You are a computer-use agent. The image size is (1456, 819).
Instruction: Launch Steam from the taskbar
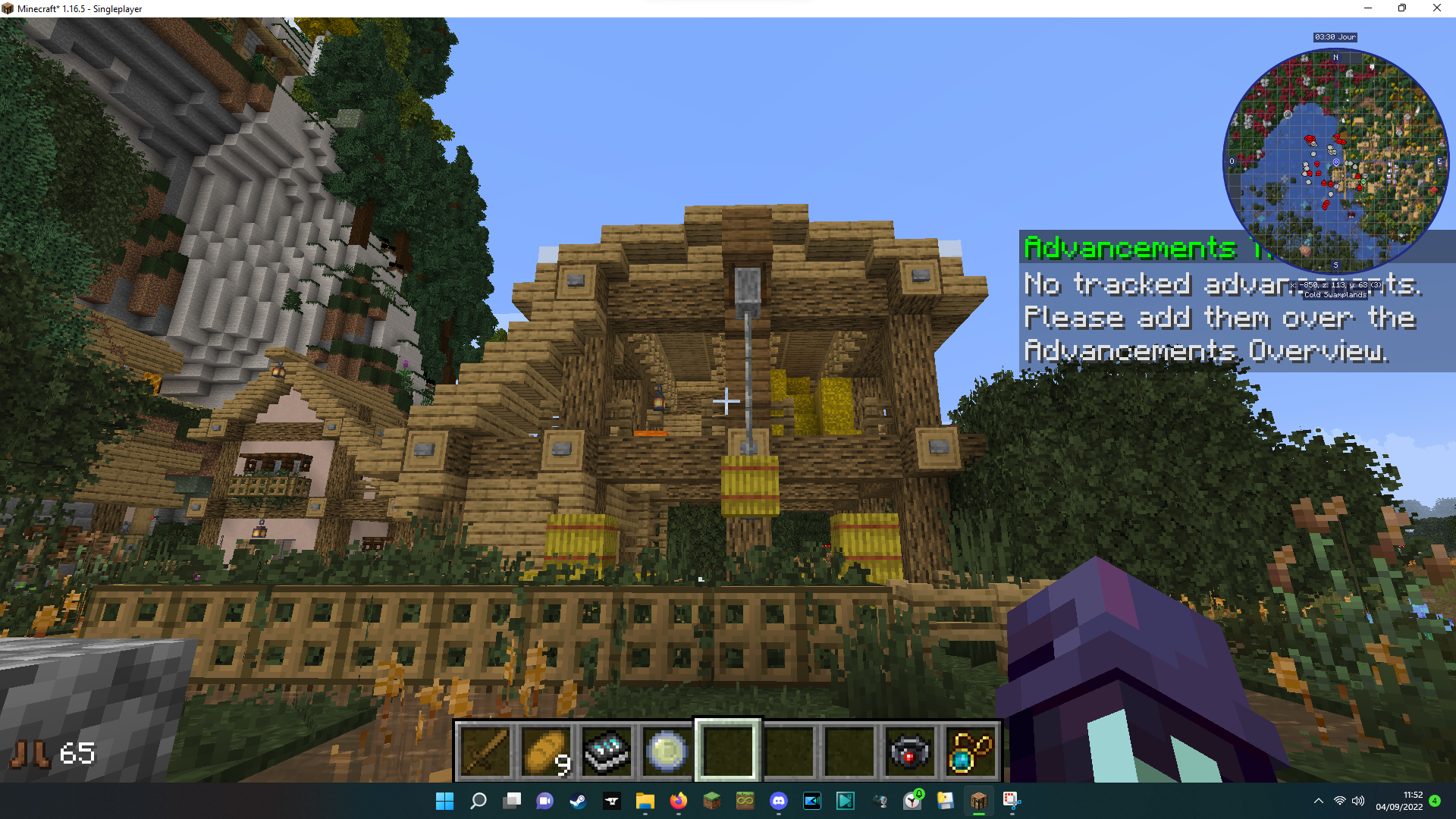coord(579,801)
